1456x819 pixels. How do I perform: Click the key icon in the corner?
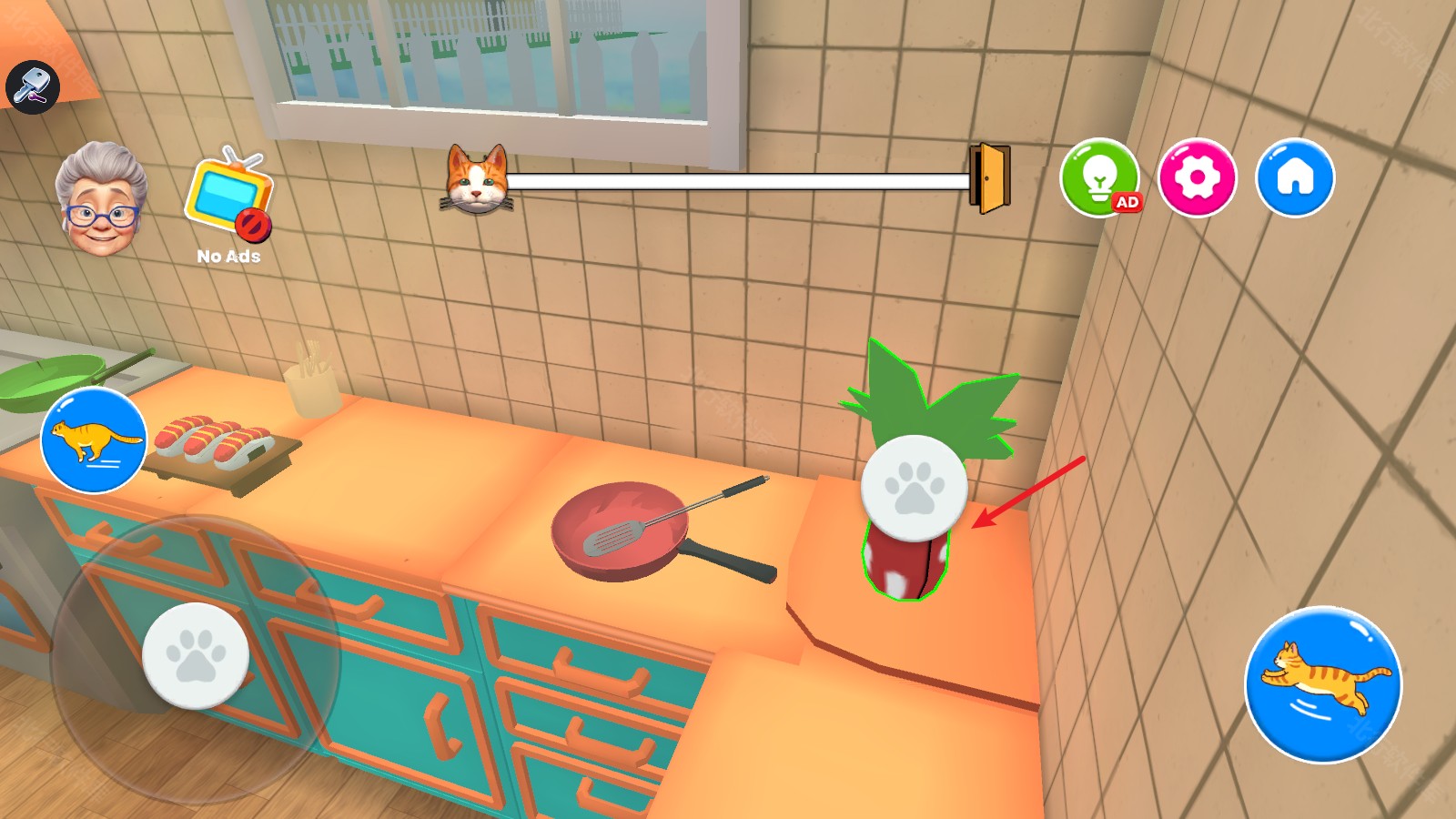33,86
